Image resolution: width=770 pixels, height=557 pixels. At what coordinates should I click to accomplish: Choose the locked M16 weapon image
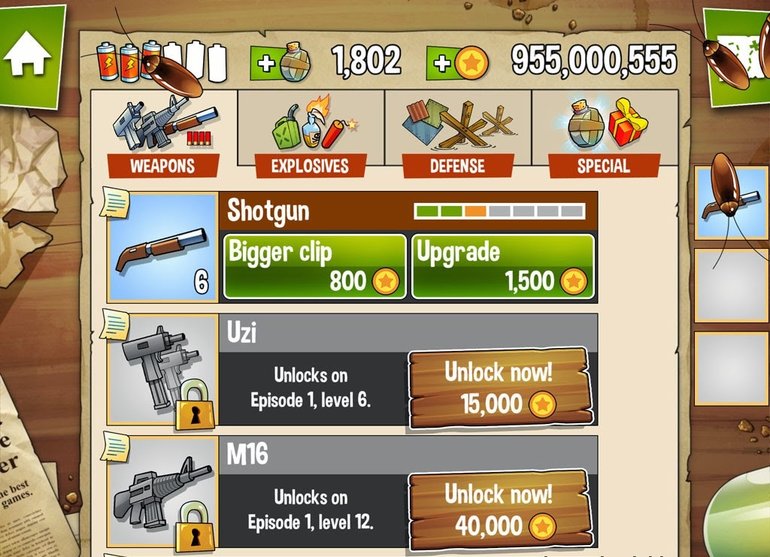coord(163,492)
